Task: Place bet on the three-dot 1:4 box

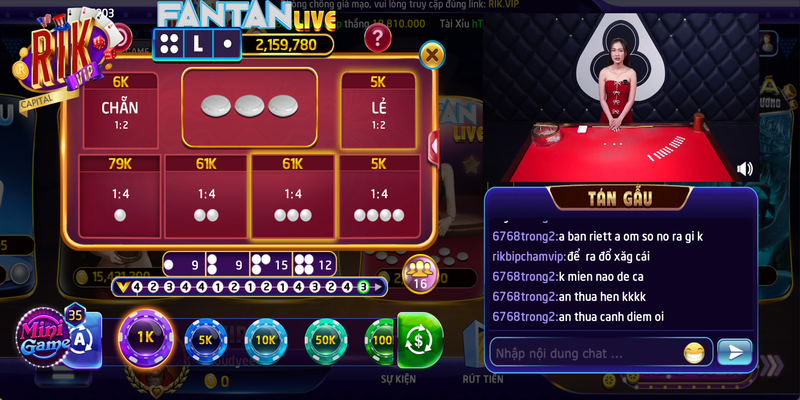Action: (293, 198)
